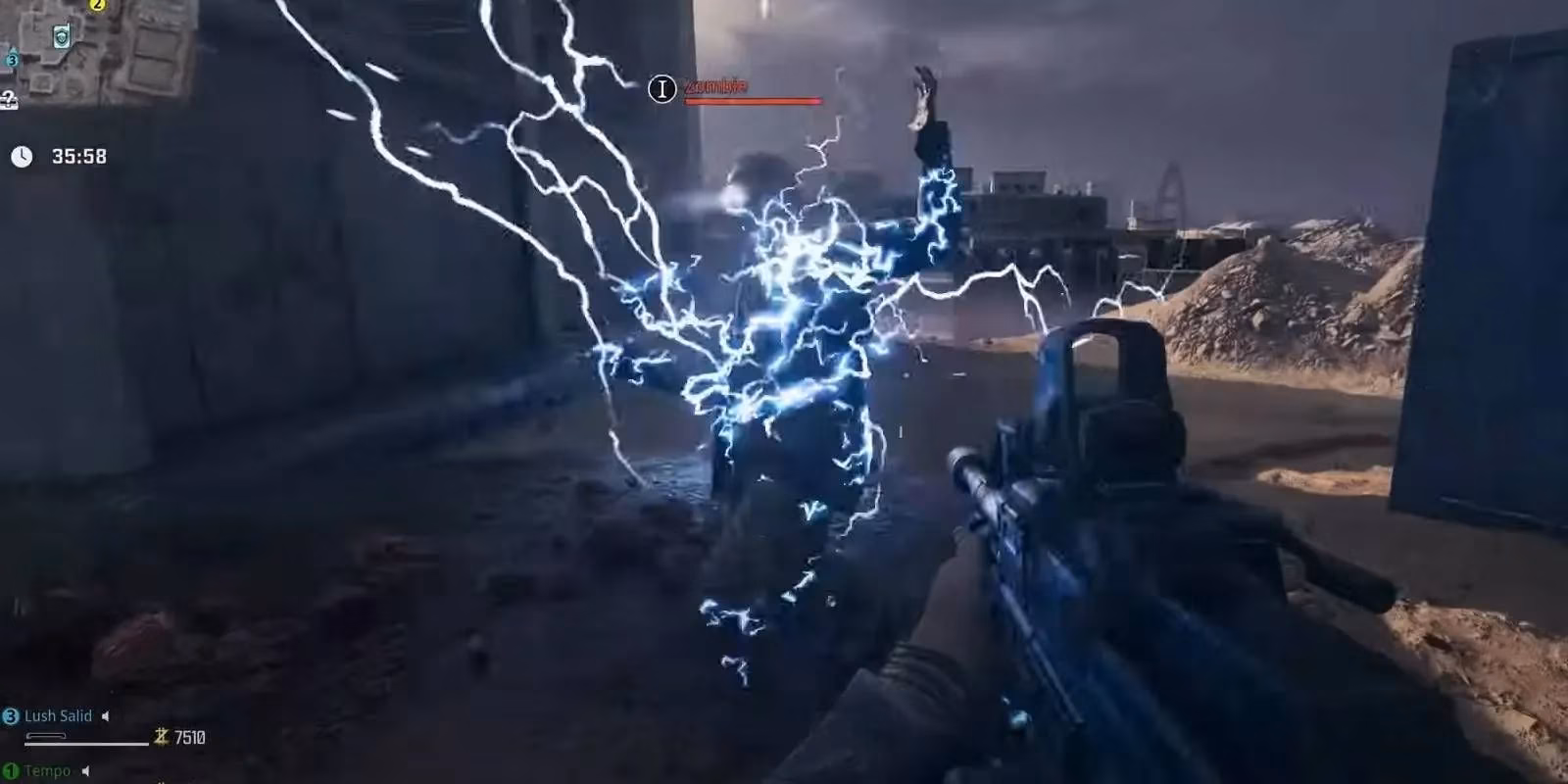Click the 35:58 timer text
This screenshot has width=1568, height=784.
pos(81,155)
